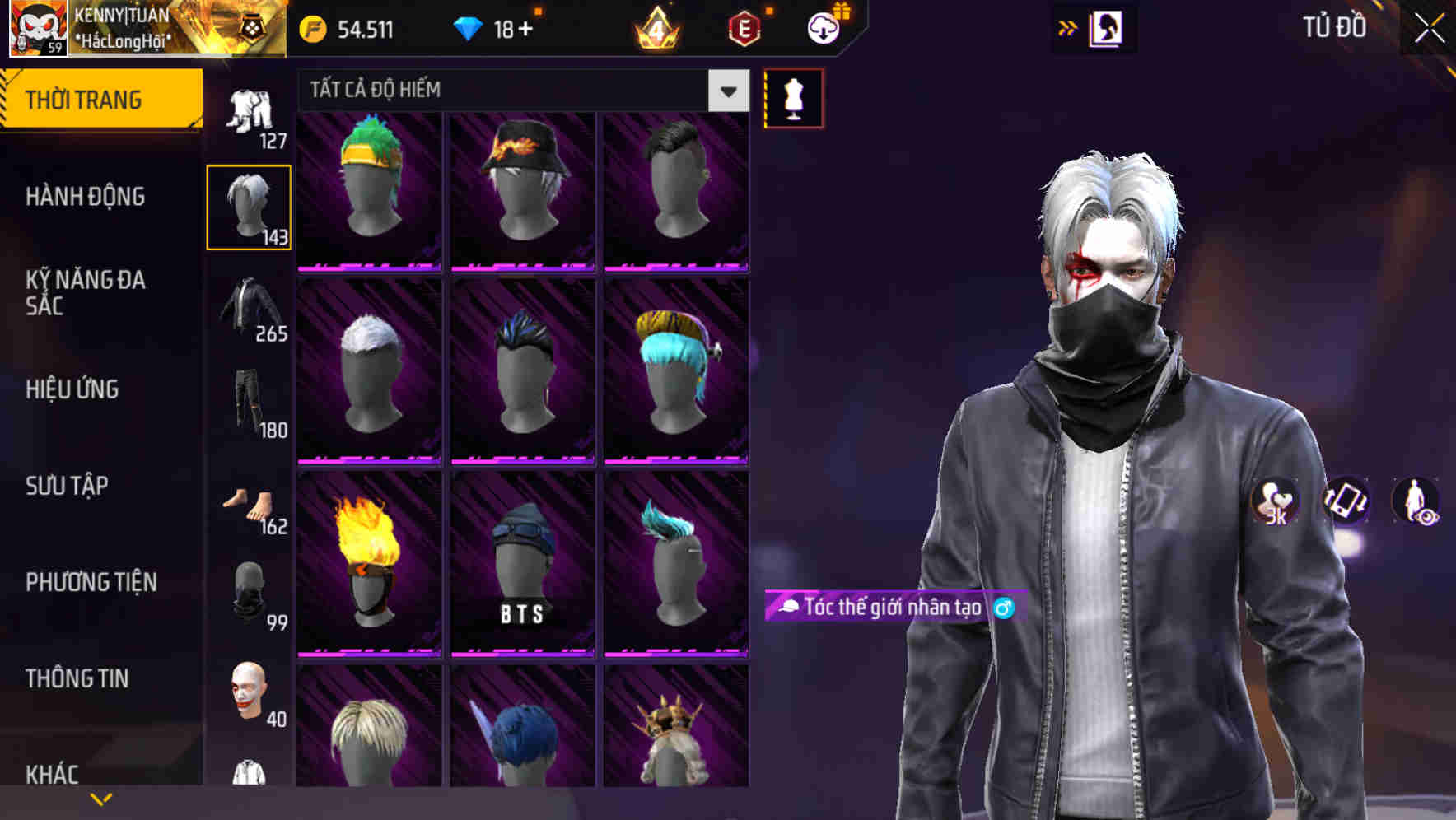Click the diamond balance showing 18+
1456x820 pixels.
pos(497,27)
